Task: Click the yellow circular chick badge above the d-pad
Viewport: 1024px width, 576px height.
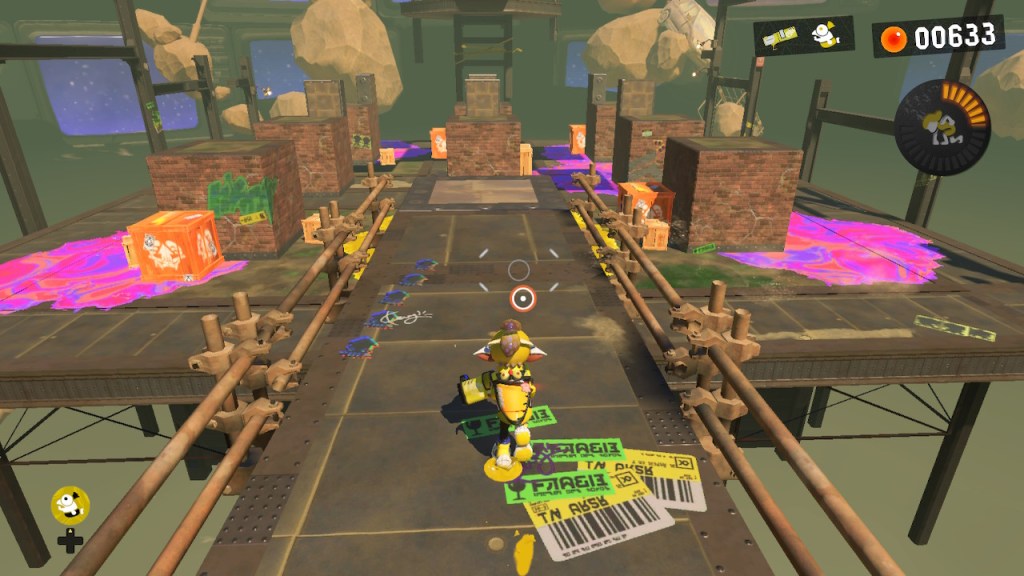Action: [69, 505]
